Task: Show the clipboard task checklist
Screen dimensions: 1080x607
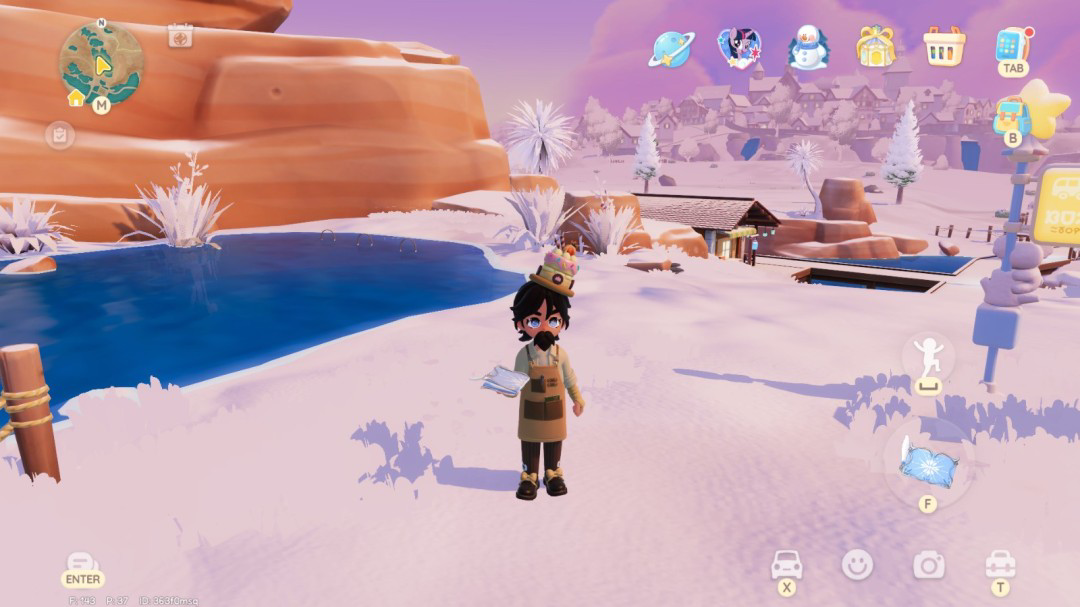Action: [x=60, y=135]
